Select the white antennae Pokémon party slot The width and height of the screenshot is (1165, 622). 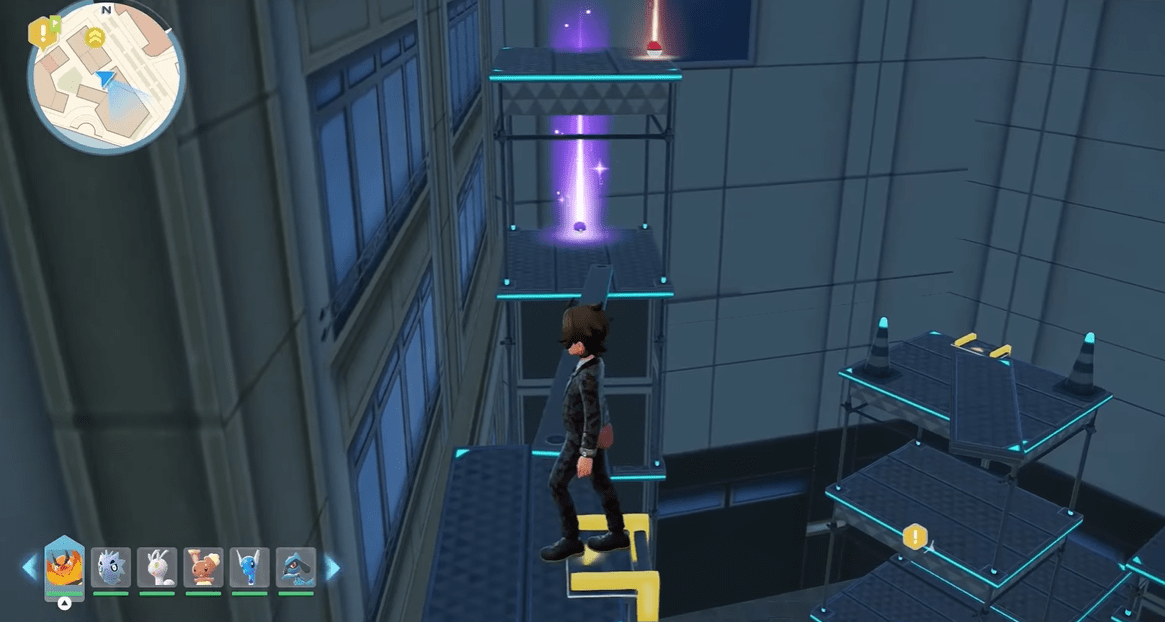point(157,567)
